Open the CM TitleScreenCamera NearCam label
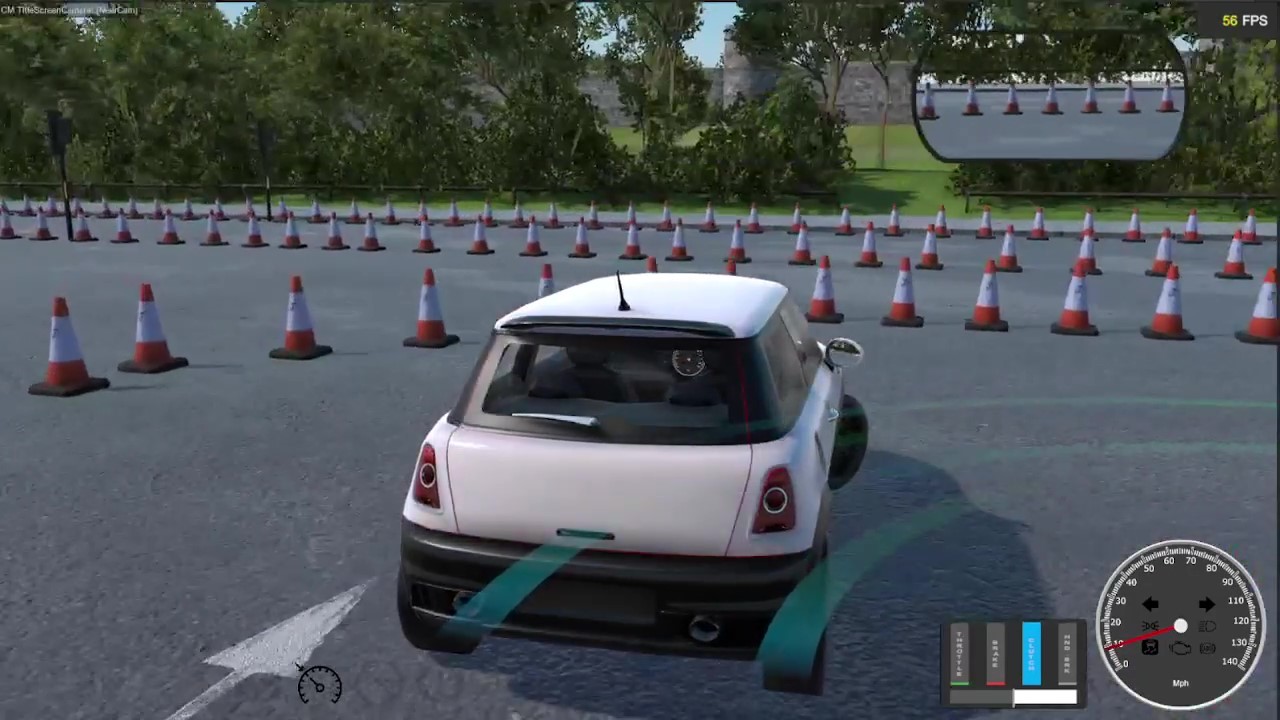The image size is (1280, 720). (70, 9)
